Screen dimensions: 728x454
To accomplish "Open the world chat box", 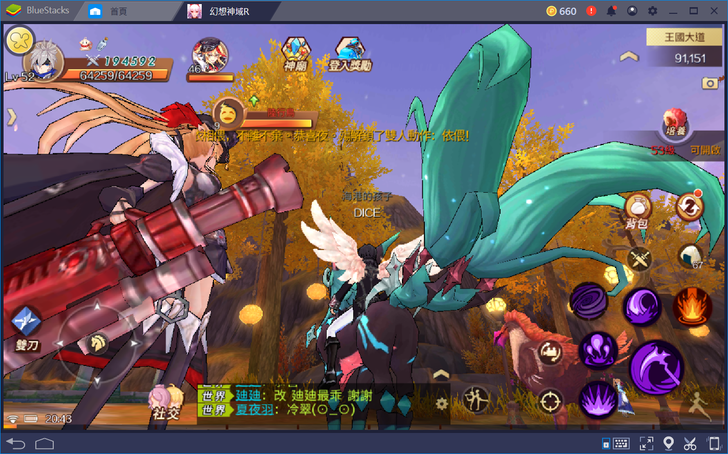I will click(310, 402).
